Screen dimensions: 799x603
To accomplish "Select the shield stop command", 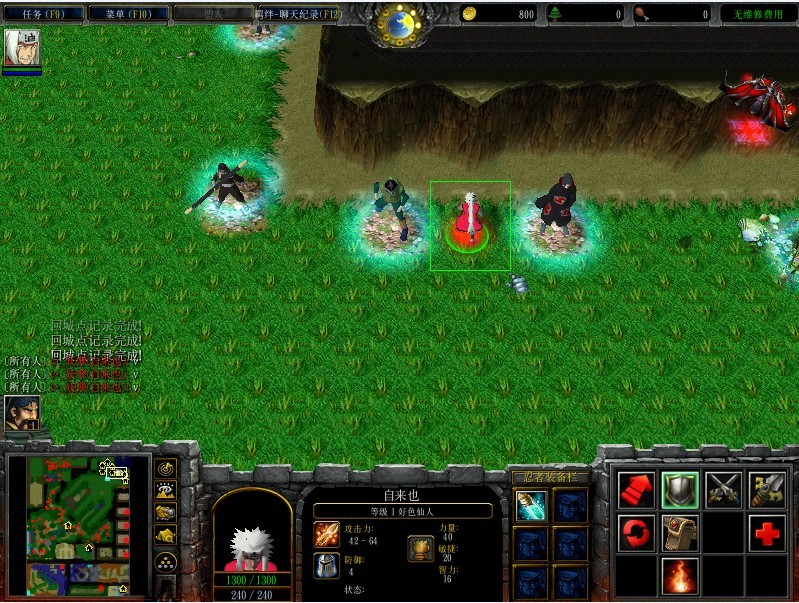I will [x=680, y=489].
